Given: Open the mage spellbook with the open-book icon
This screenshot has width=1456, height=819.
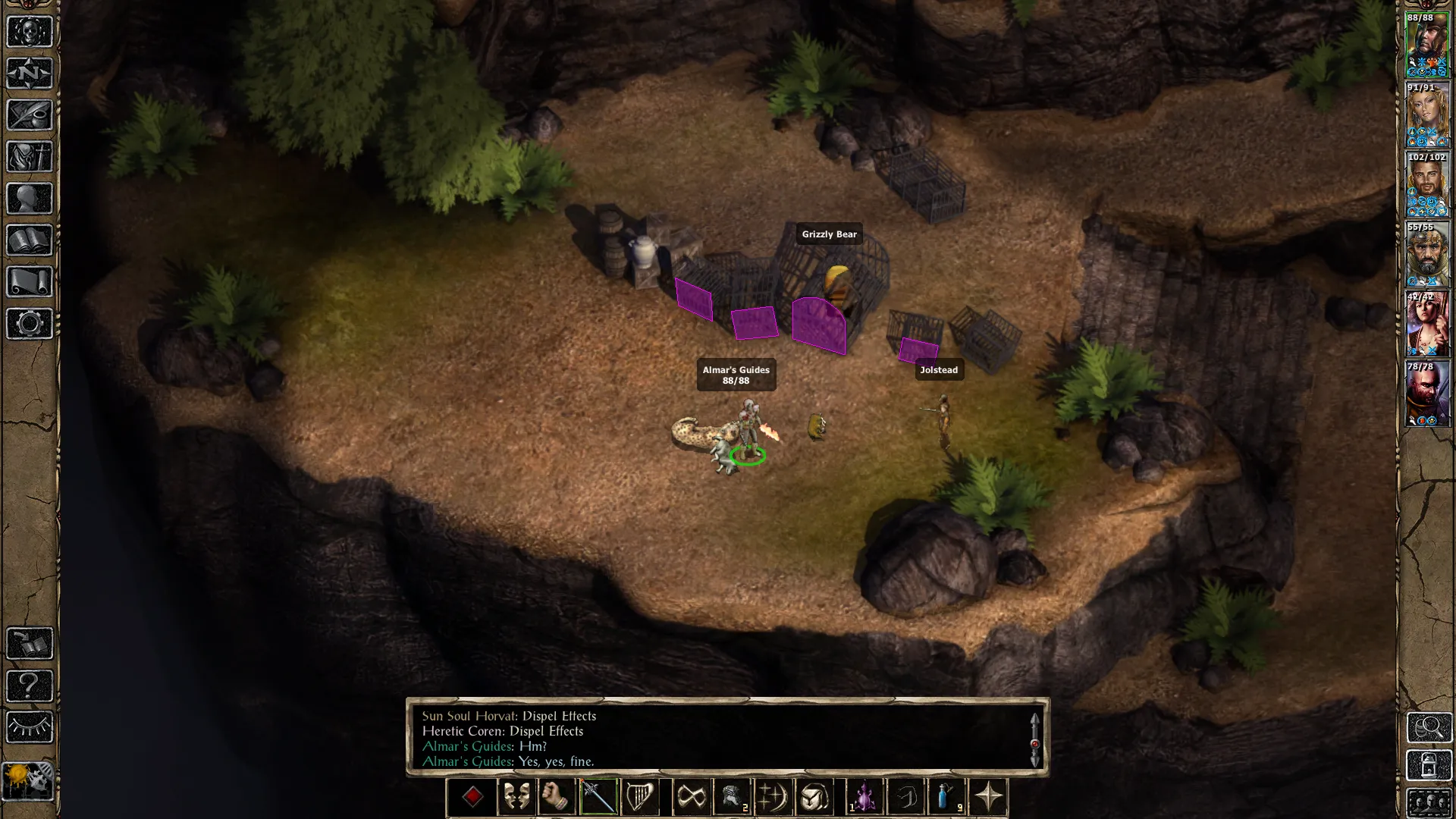Looking at the screenshot, I should (x=30, y=240).
